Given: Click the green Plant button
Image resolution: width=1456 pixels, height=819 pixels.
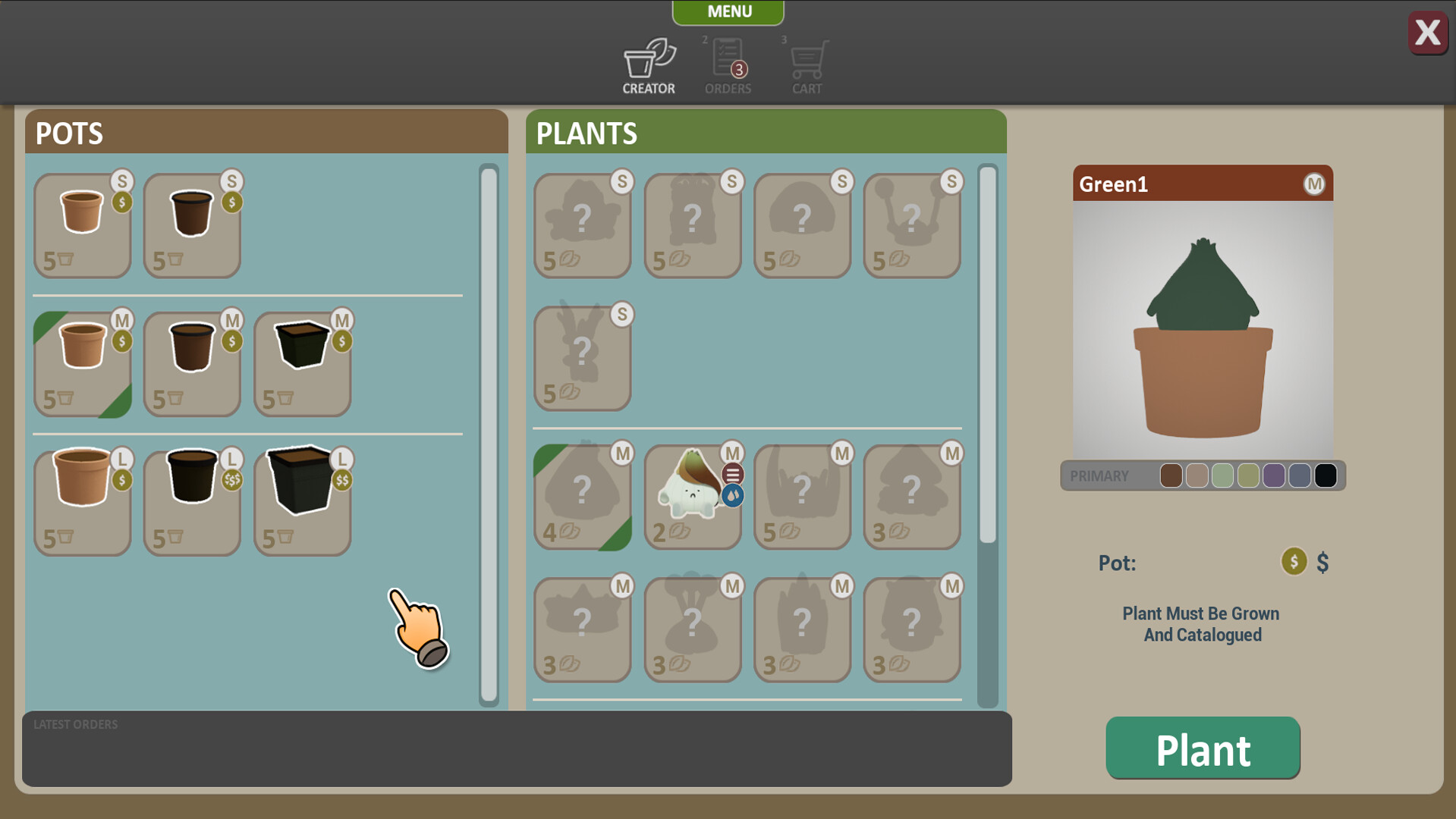Looking at the screenshot, I should click(1203, 748).
